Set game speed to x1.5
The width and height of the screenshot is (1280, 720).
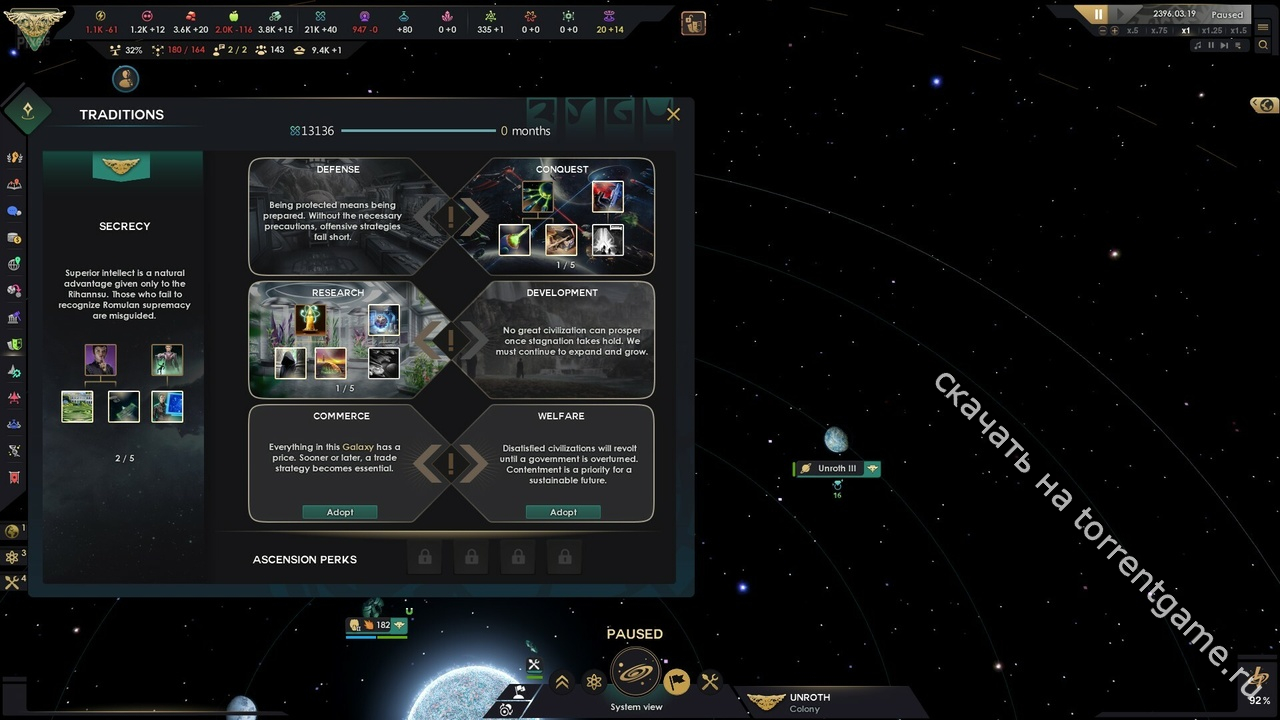pyautogui.click(x=1238, y=31)
